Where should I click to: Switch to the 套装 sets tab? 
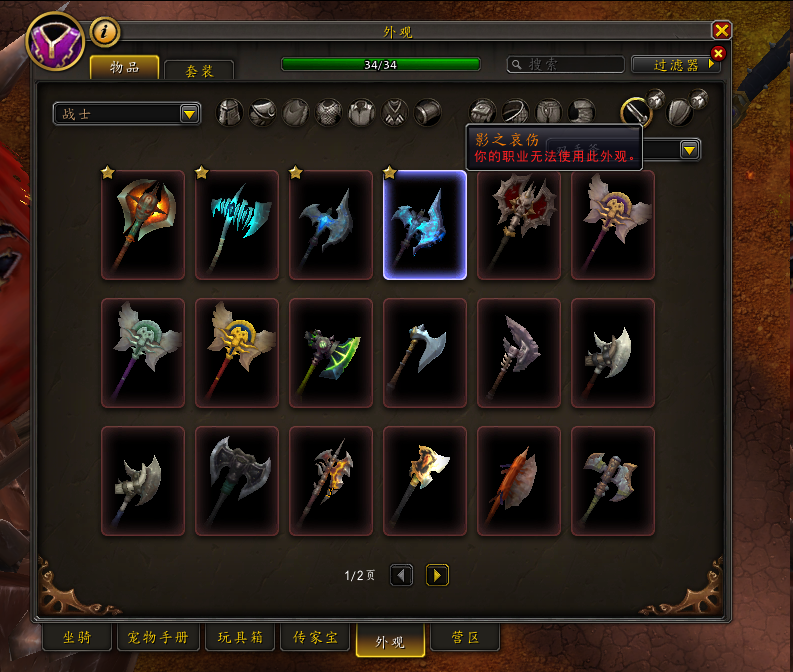click(x=198, y=70)
